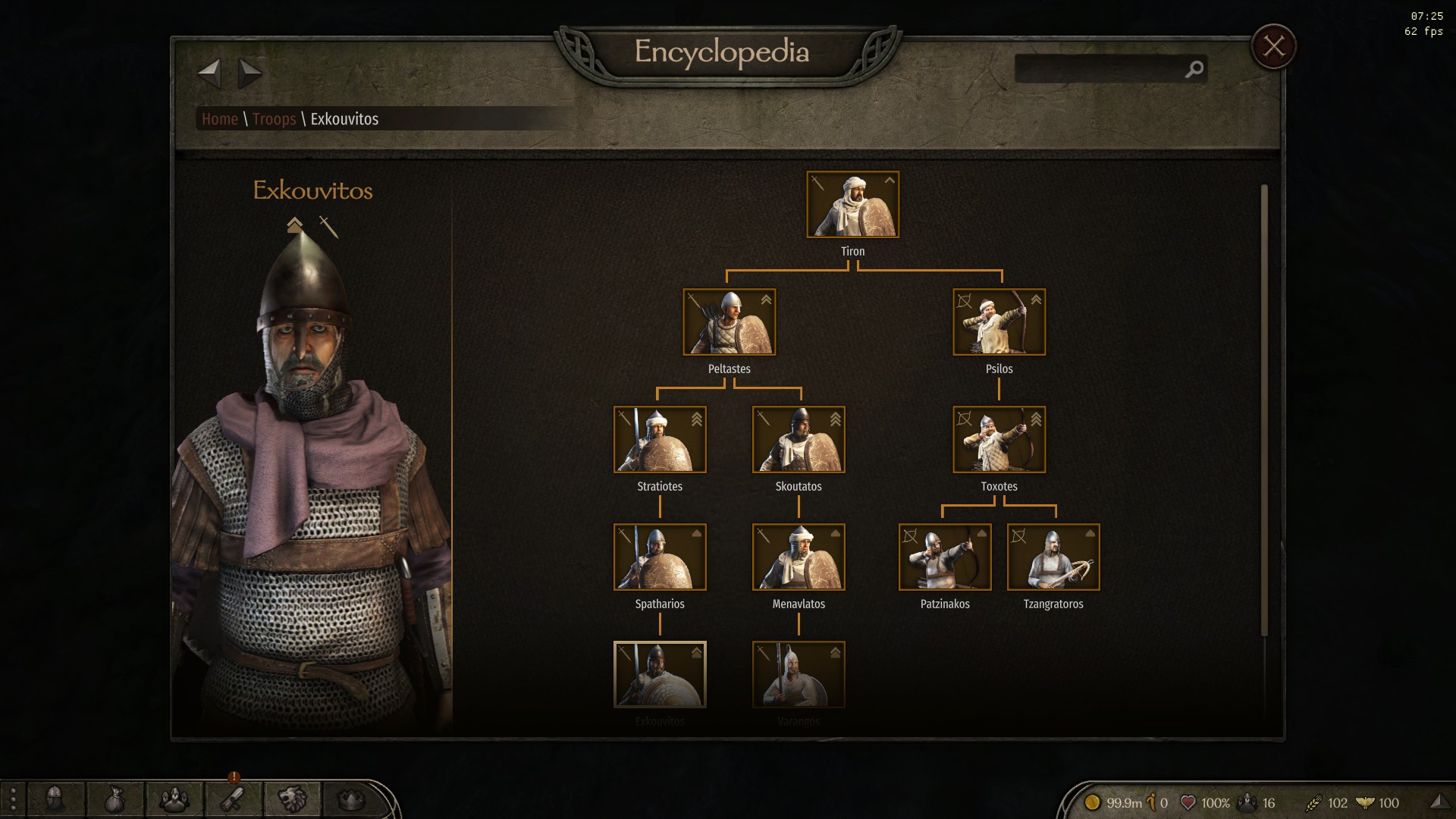Go forward to next encyclopedia page

[249, 74]
